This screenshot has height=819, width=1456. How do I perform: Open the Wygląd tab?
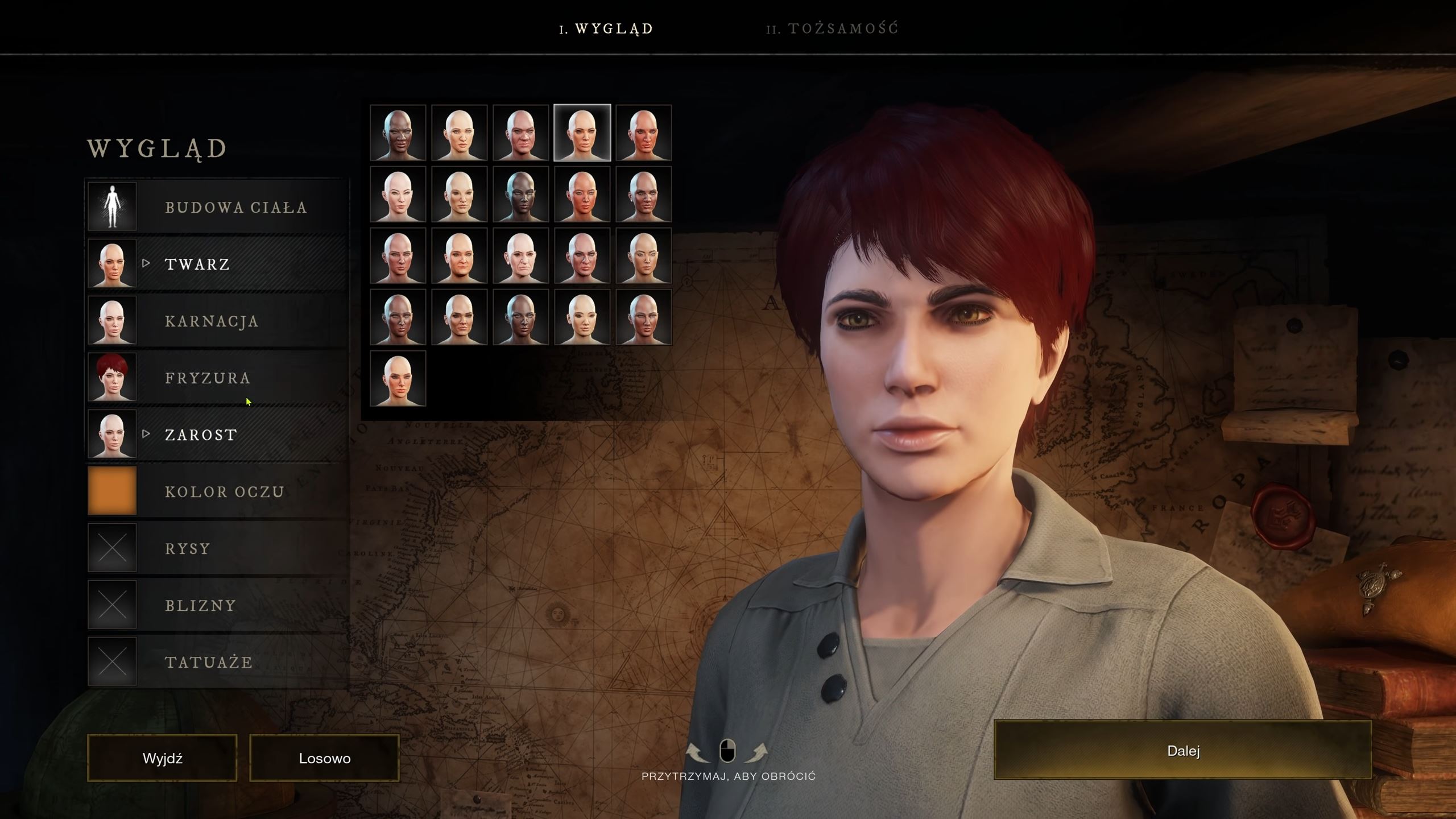point(607,27)
